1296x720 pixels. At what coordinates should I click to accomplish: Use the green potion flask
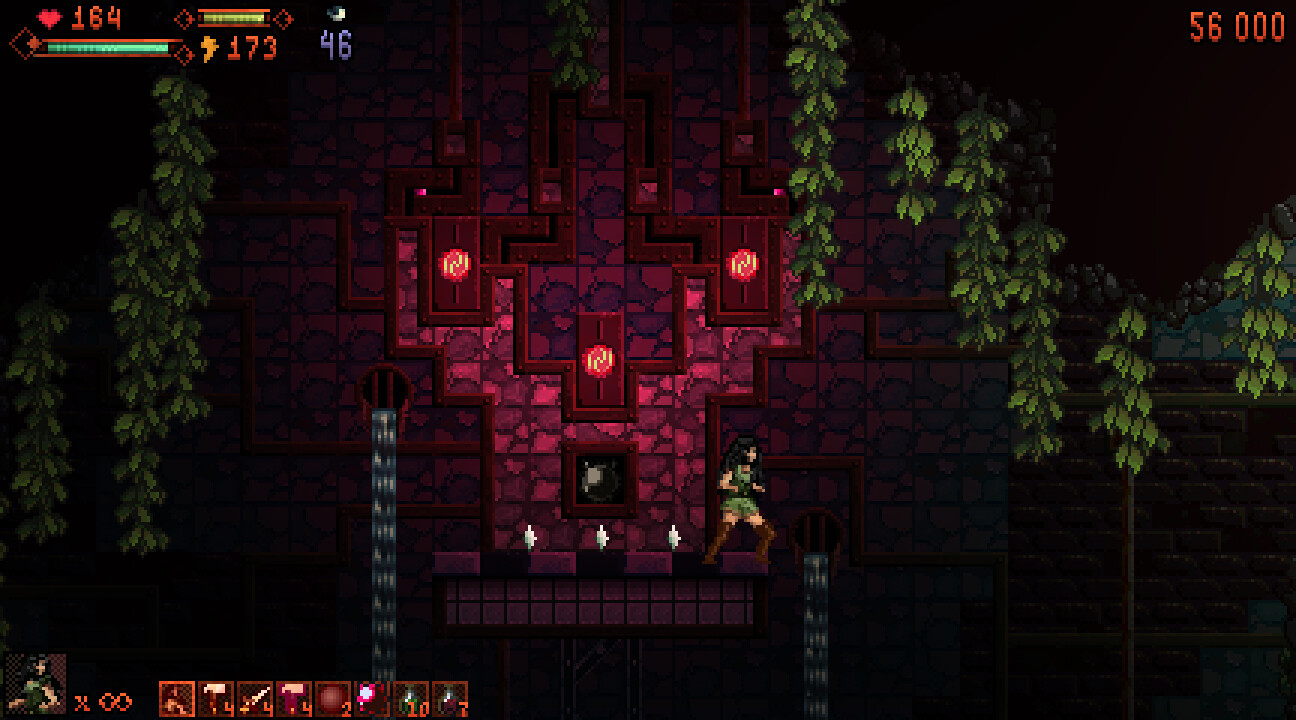click(x=410, y=699)
